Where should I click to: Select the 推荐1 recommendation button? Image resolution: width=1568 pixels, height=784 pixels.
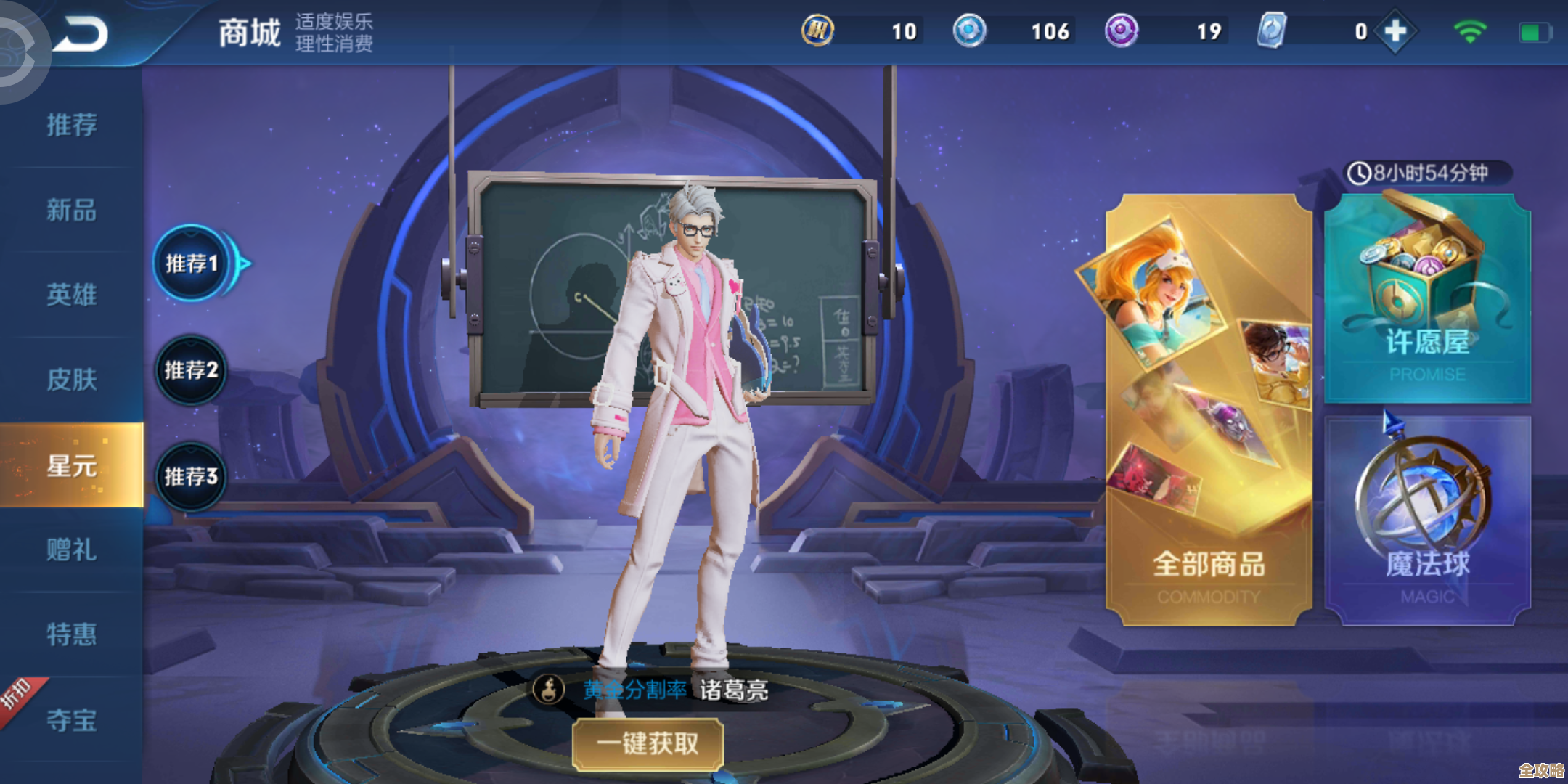(x=192, y=264)
